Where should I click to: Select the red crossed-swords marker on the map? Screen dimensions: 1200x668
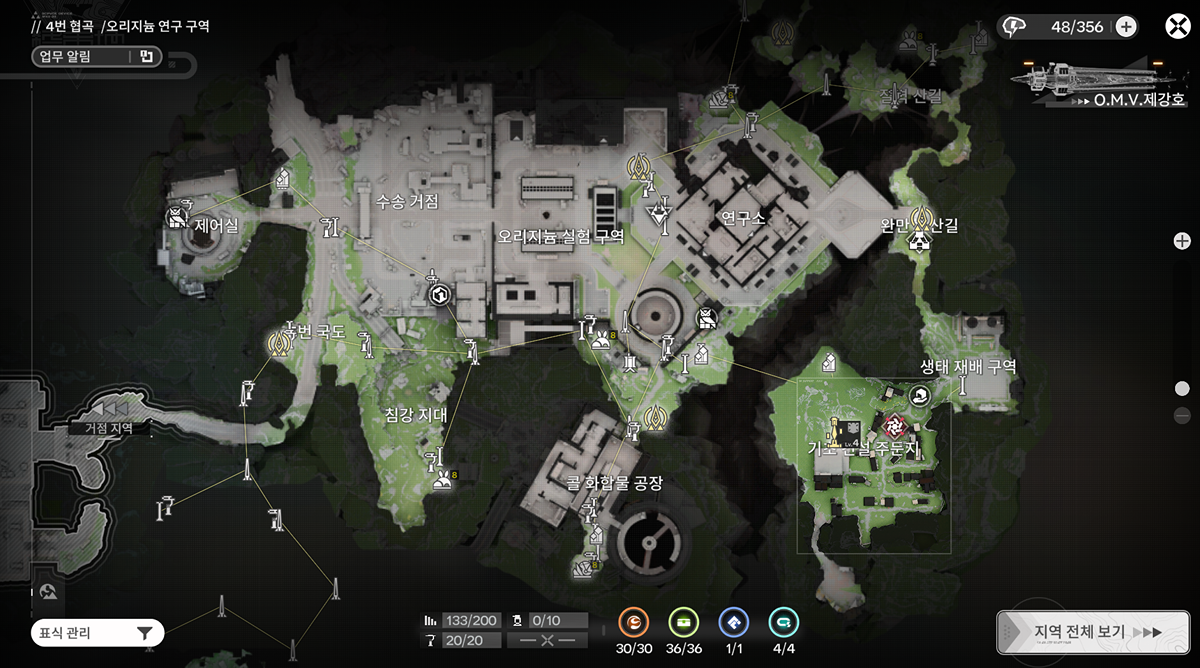coord(891,424)
